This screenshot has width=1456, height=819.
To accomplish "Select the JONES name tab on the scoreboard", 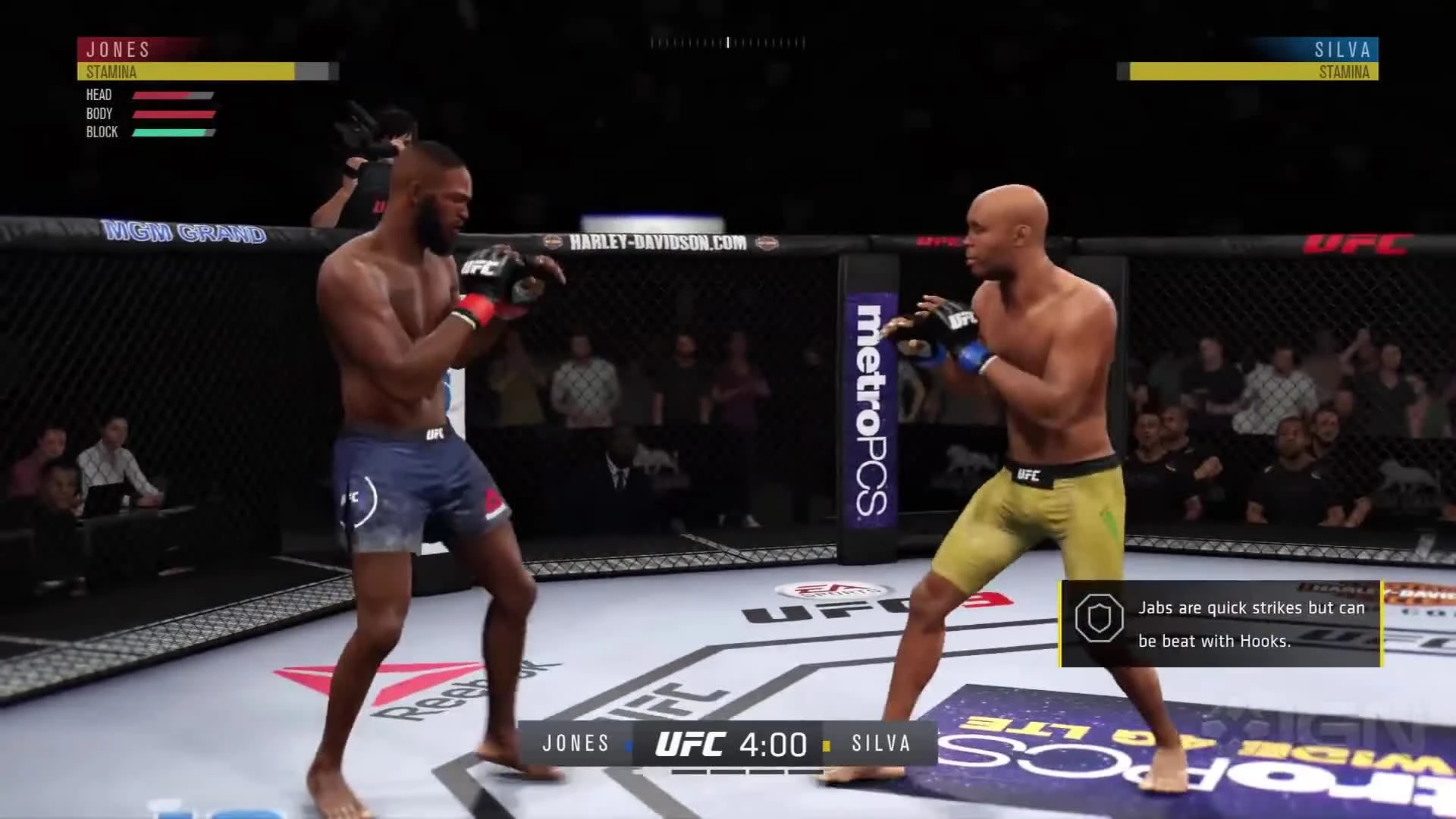I will [x=576, y=744].
